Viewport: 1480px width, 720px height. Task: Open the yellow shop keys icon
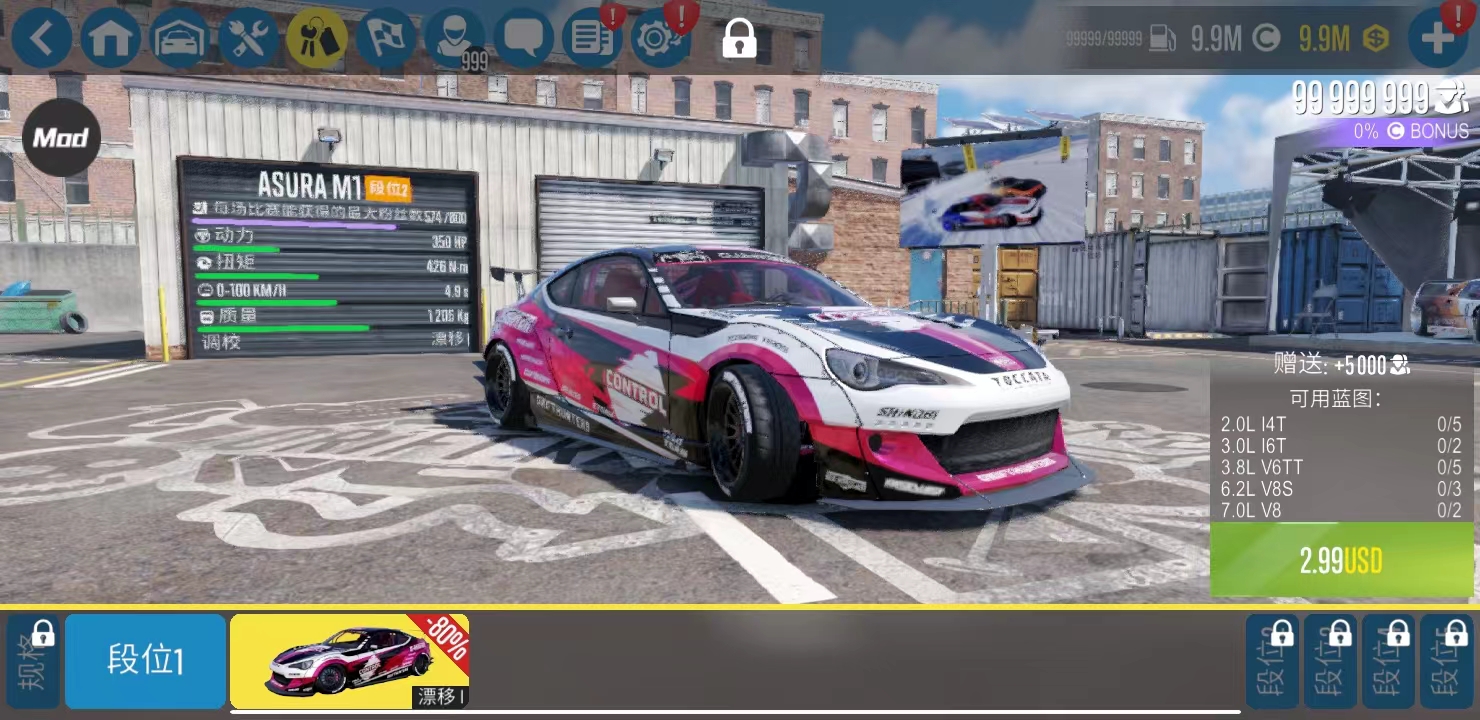pos(317,37)
